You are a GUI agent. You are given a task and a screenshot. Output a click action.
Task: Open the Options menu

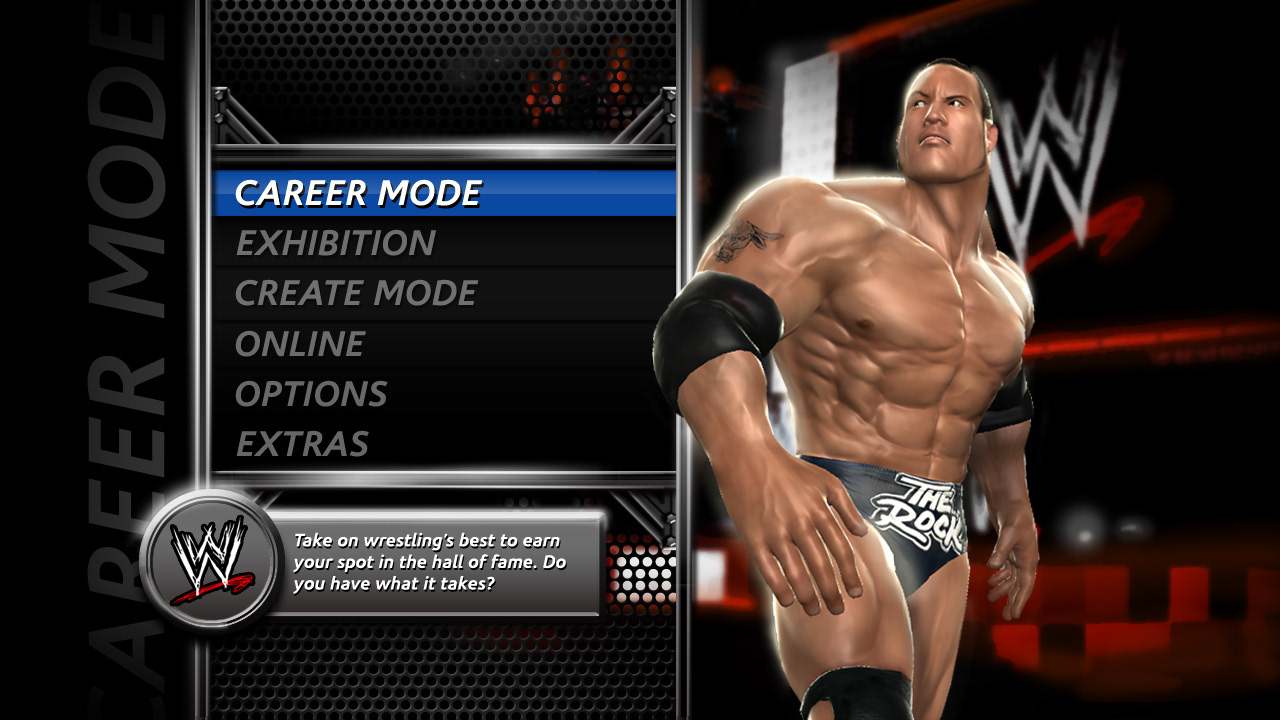click(x=311, y=394)
